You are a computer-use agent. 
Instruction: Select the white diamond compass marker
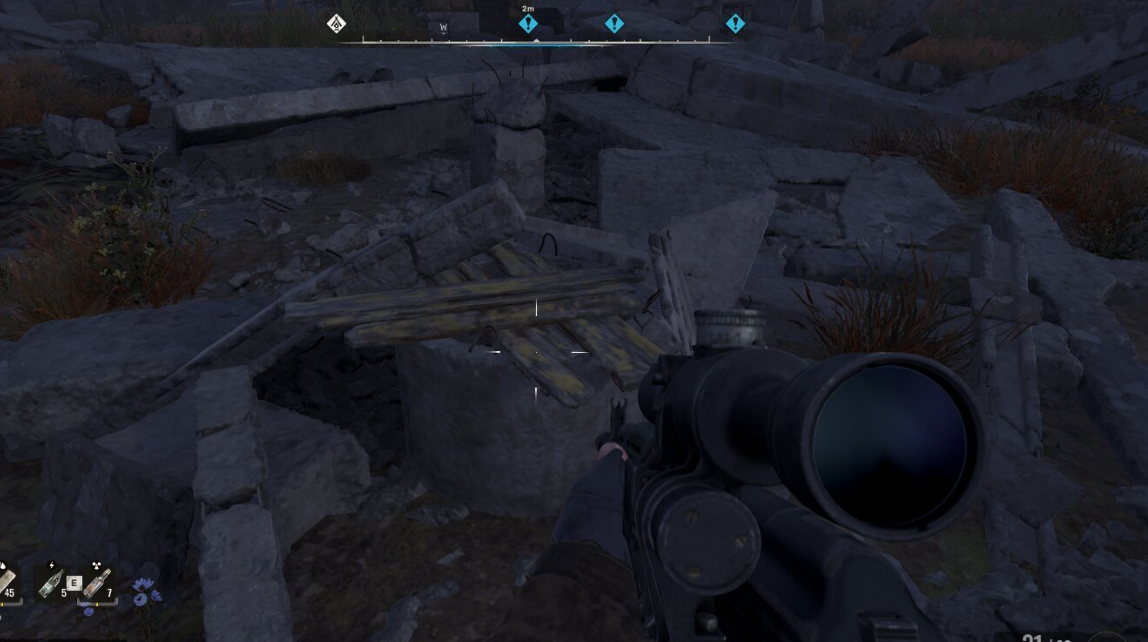coord(337,23)
